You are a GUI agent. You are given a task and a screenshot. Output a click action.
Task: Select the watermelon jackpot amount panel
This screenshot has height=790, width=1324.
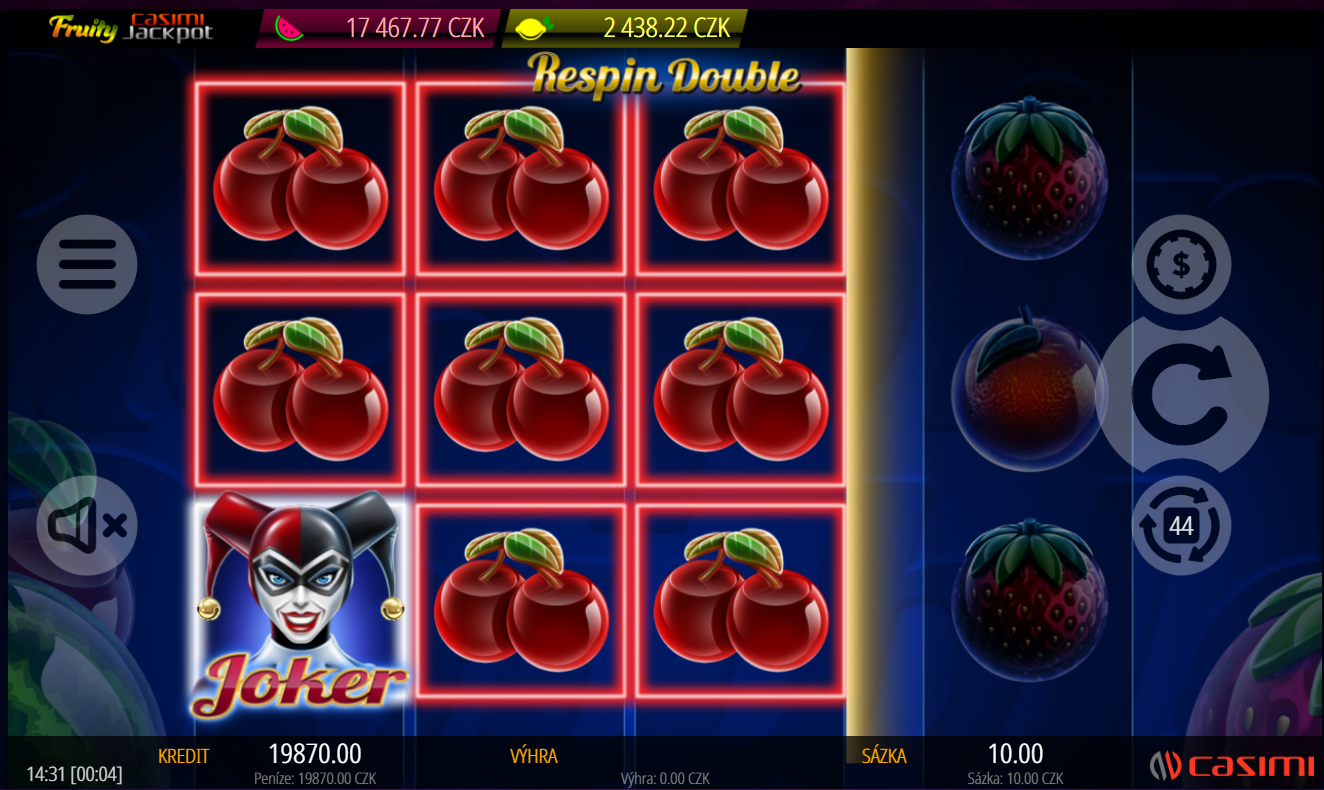[x=380, y=28]
